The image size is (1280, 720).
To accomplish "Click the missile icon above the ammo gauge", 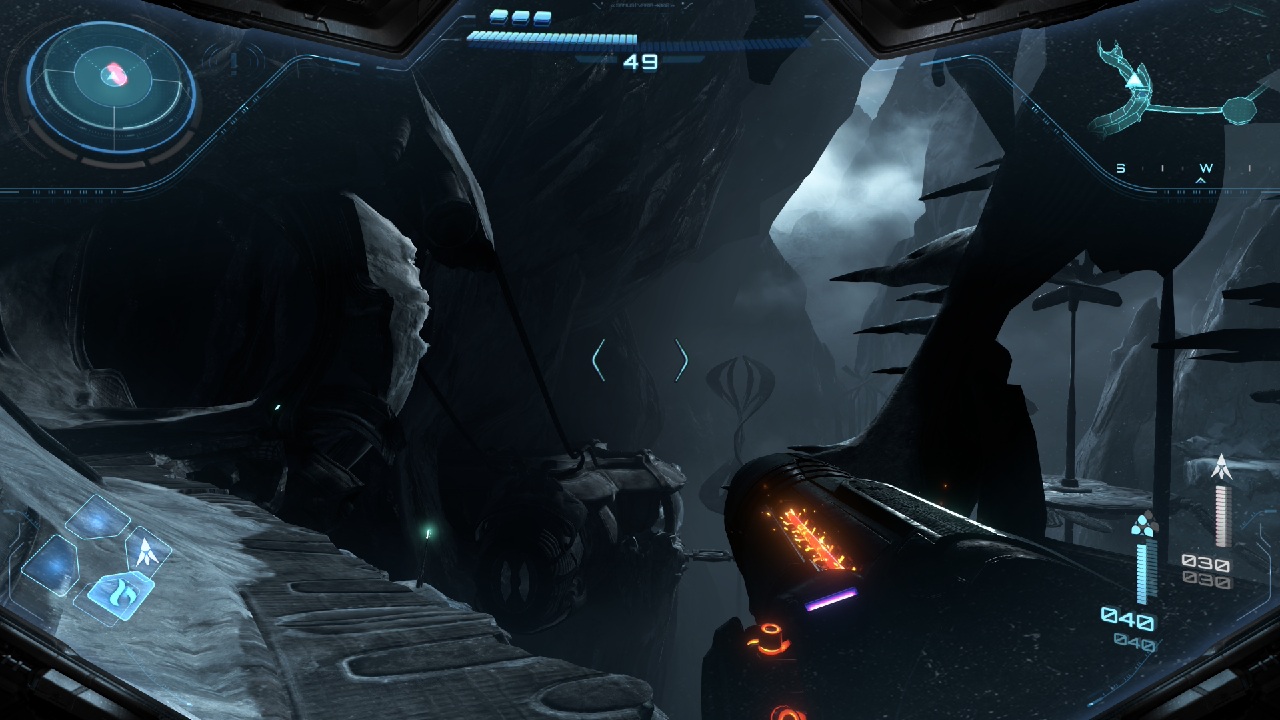I will pos(1220,466).
